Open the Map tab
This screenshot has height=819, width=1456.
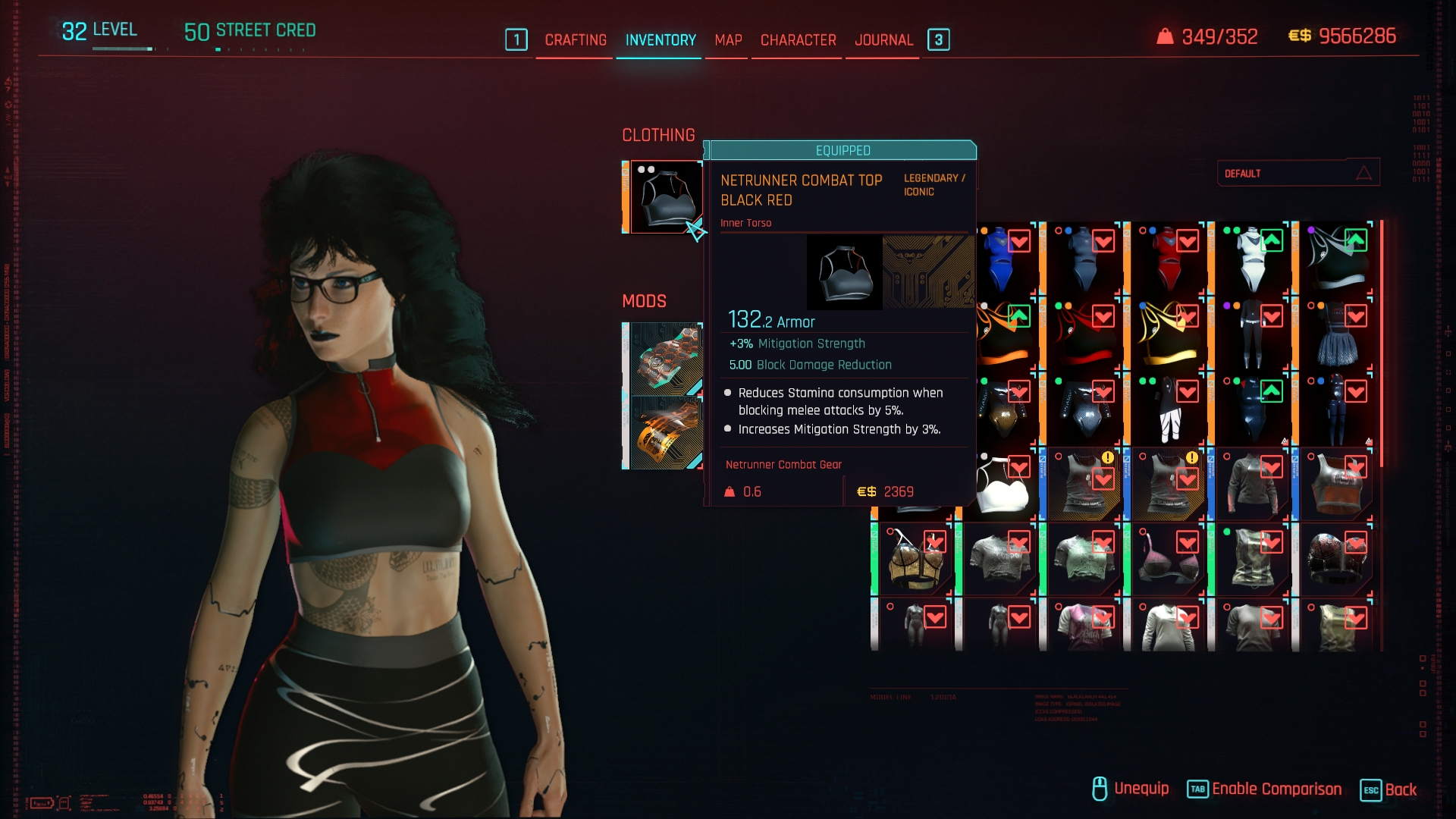click(728, 40)
